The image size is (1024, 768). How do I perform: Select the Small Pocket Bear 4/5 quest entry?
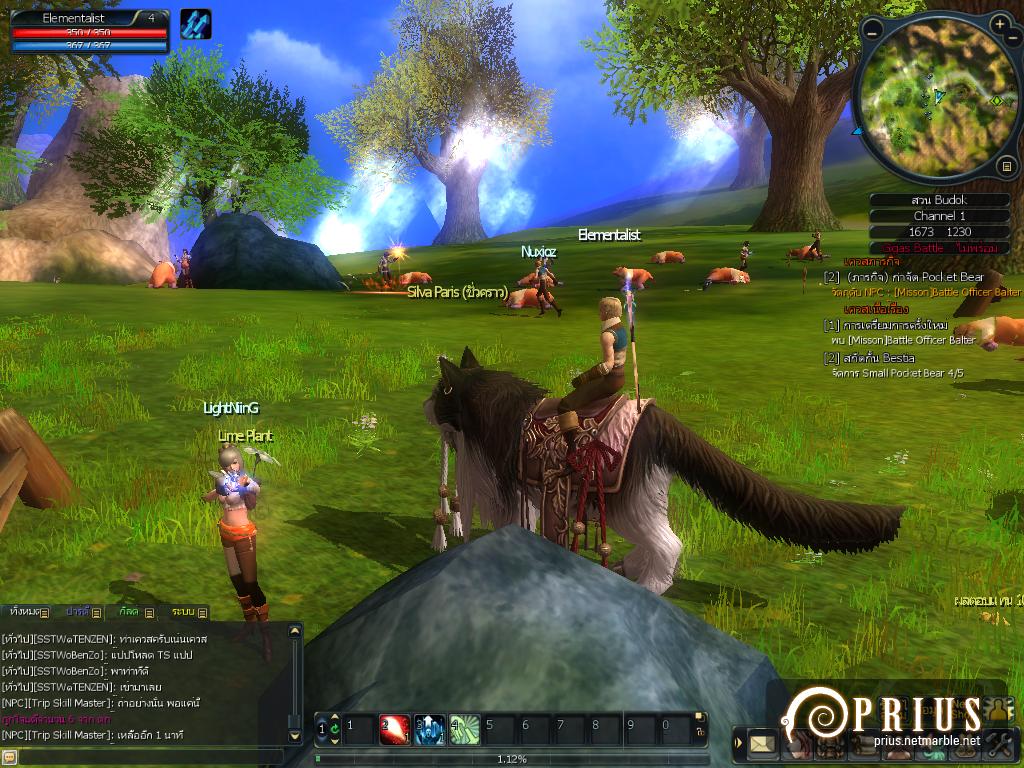click(x=898, y=373)
